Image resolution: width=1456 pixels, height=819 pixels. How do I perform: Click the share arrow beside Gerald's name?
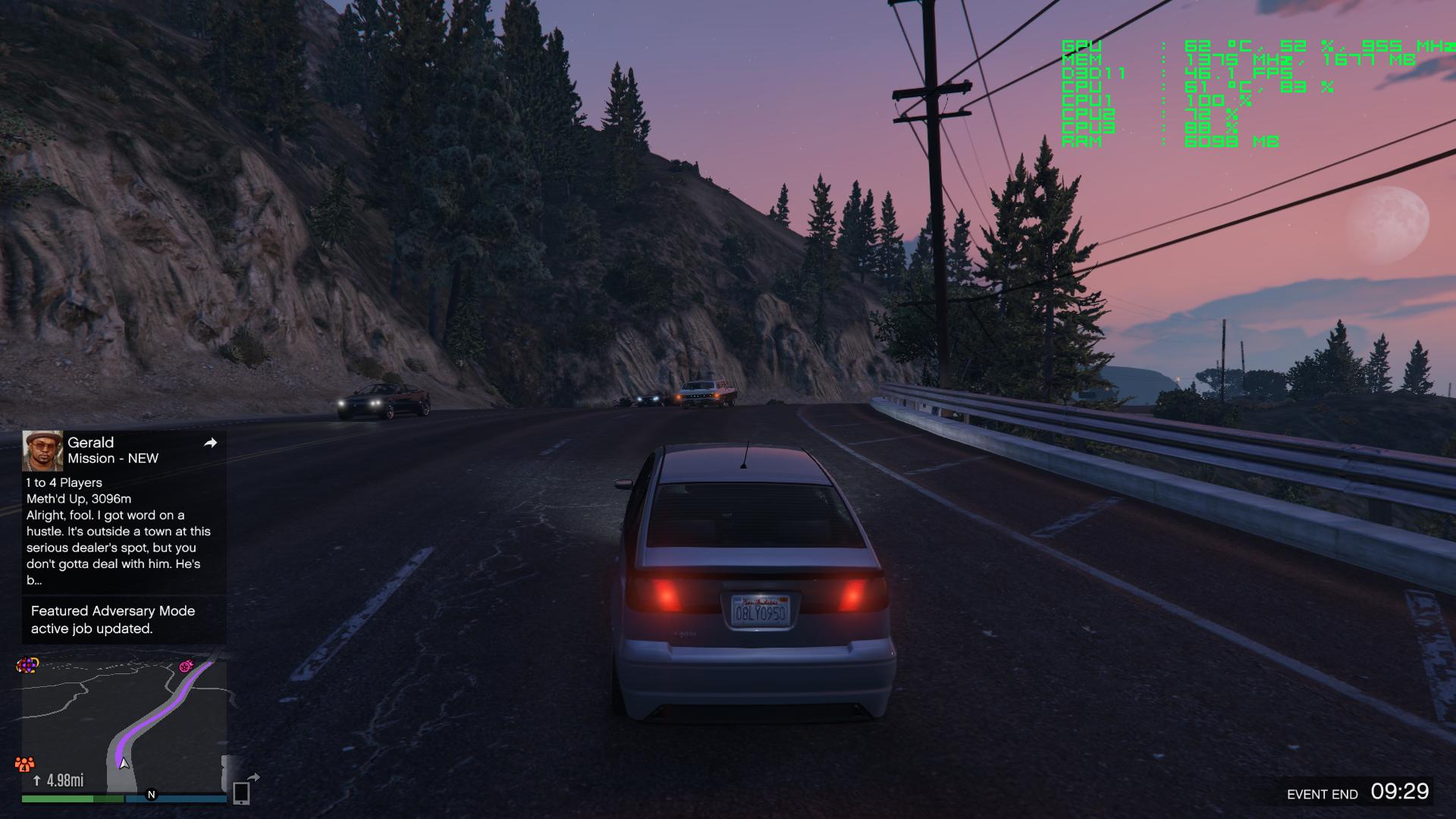pyautogui.click(x=210, y=443)
